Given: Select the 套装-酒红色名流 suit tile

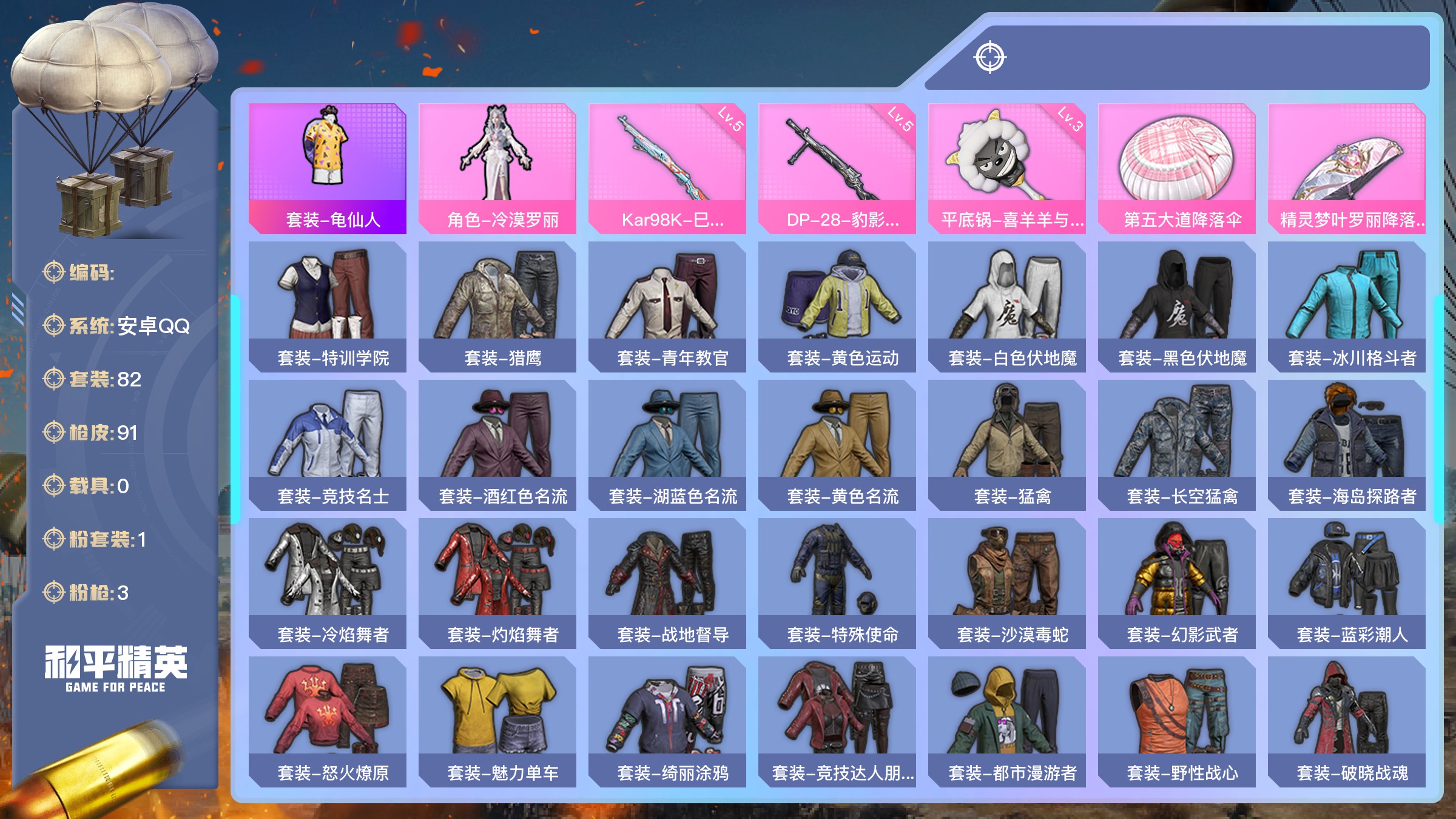Looking at the screenshot, I should click(x=497, y=445).
